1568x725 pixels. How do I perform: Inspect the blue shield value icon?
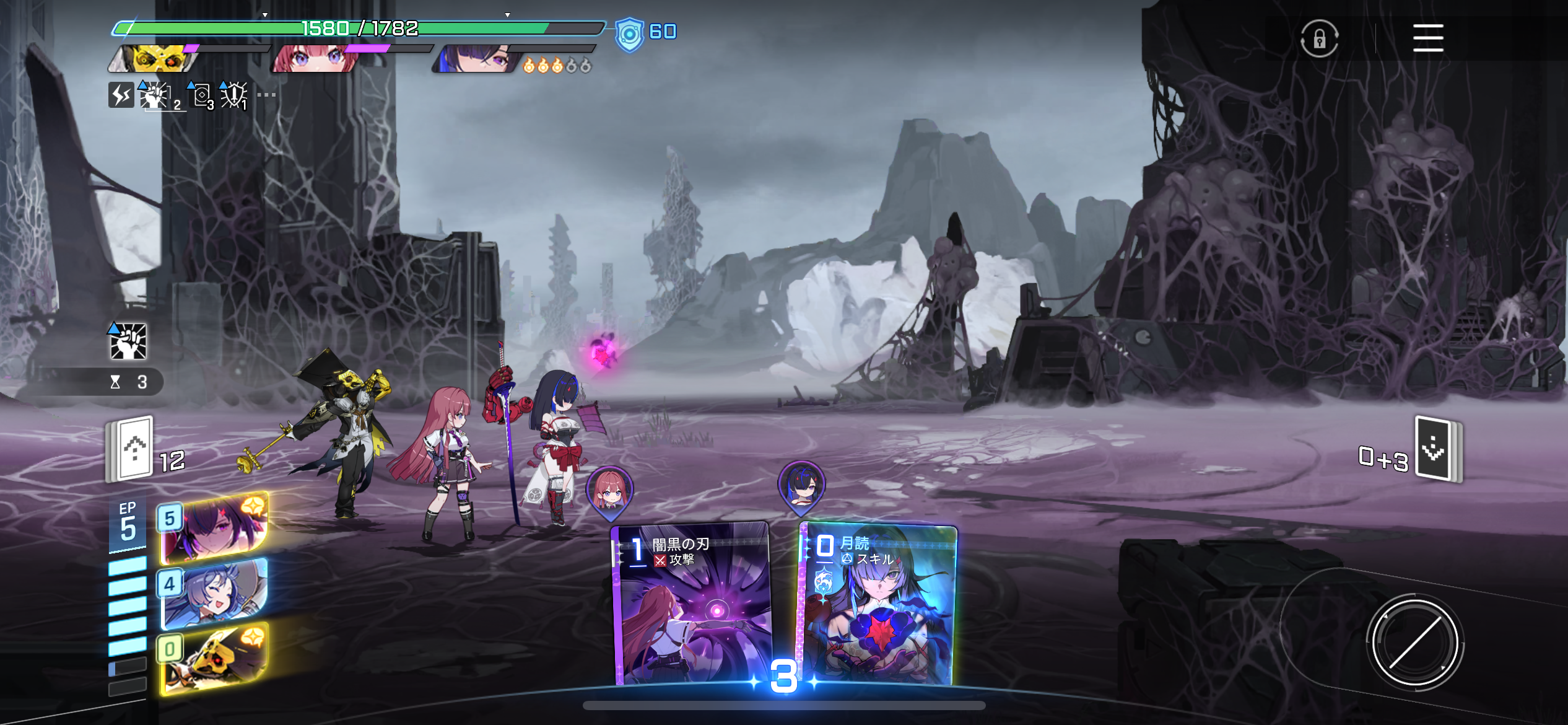[629, 34]
